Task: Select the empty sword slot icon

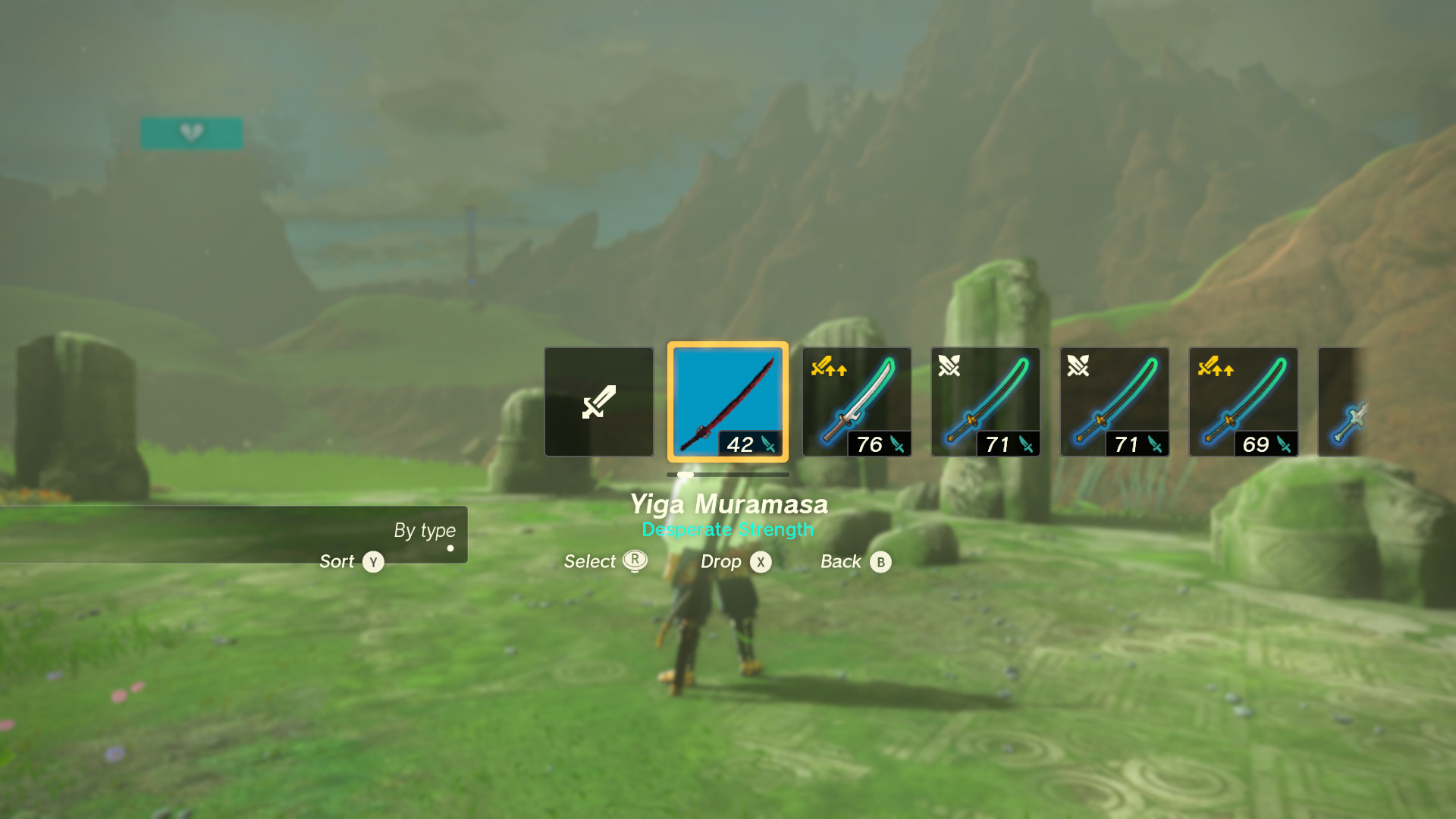Action: pos(598,401)
